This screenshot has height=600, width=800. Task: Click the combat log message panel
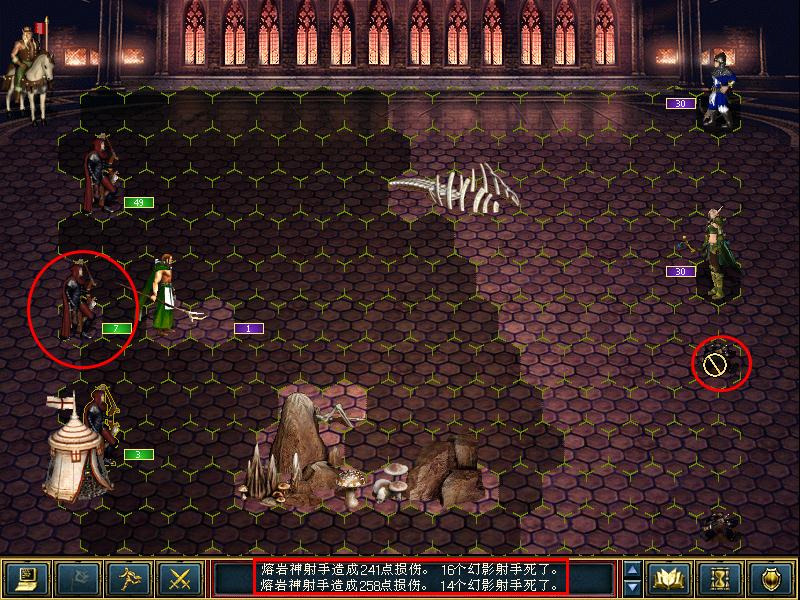pyautogui.click(x=411, y=577)
